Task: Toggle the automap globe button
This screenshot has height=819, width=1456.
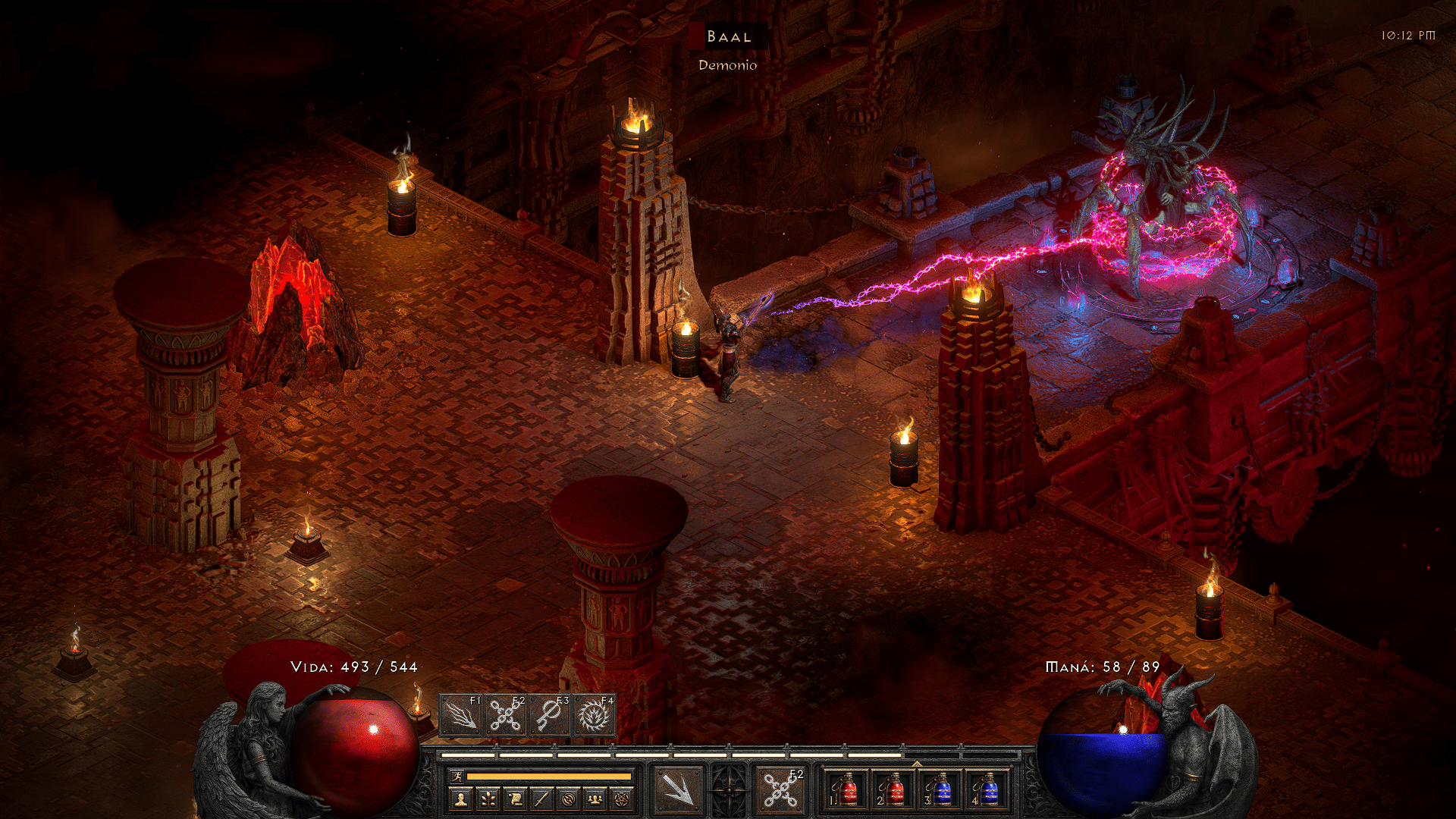Action: coord(569,799)
